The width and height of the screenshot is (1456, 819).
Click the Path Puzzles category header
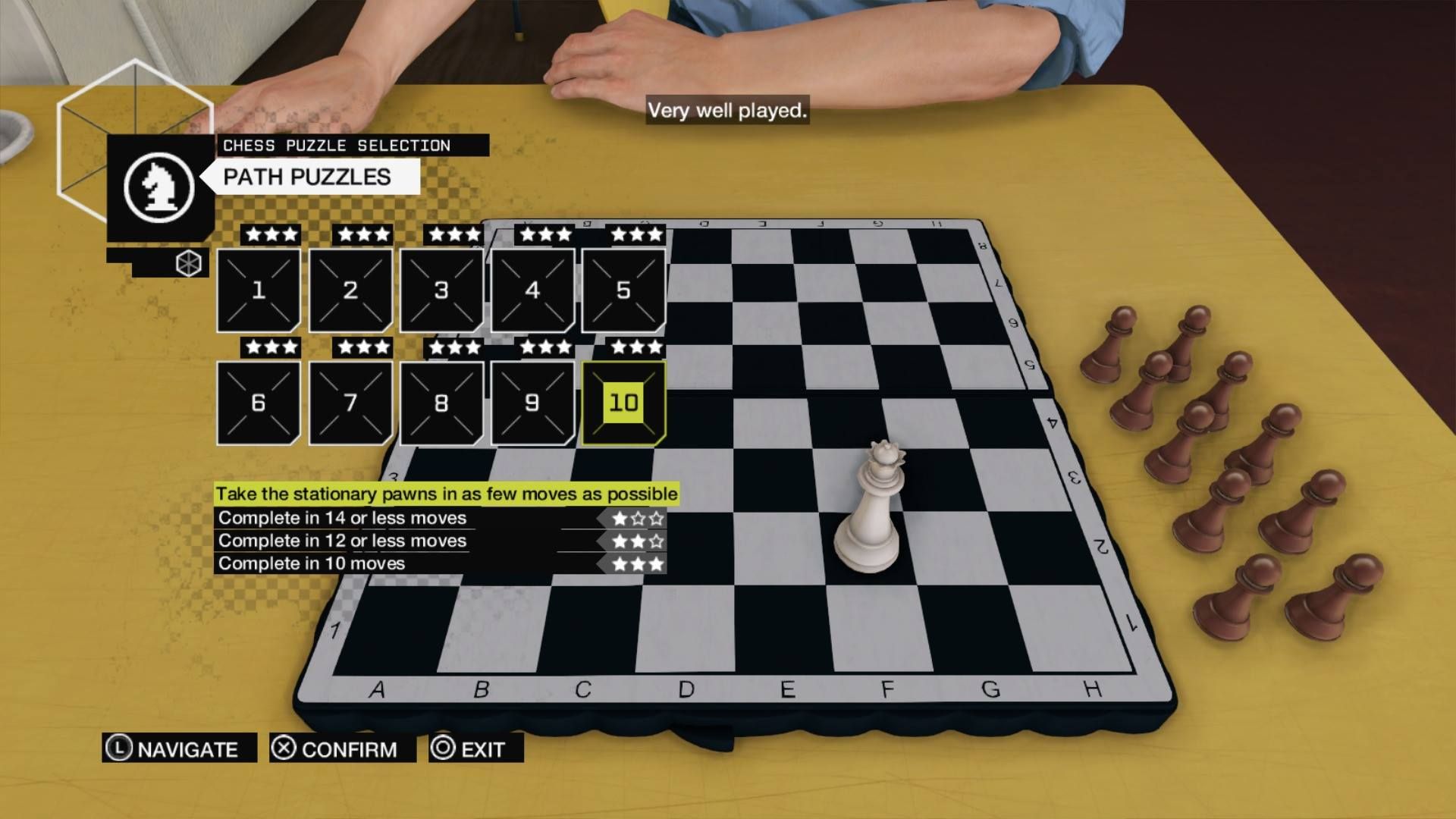[x=307, y=177]
